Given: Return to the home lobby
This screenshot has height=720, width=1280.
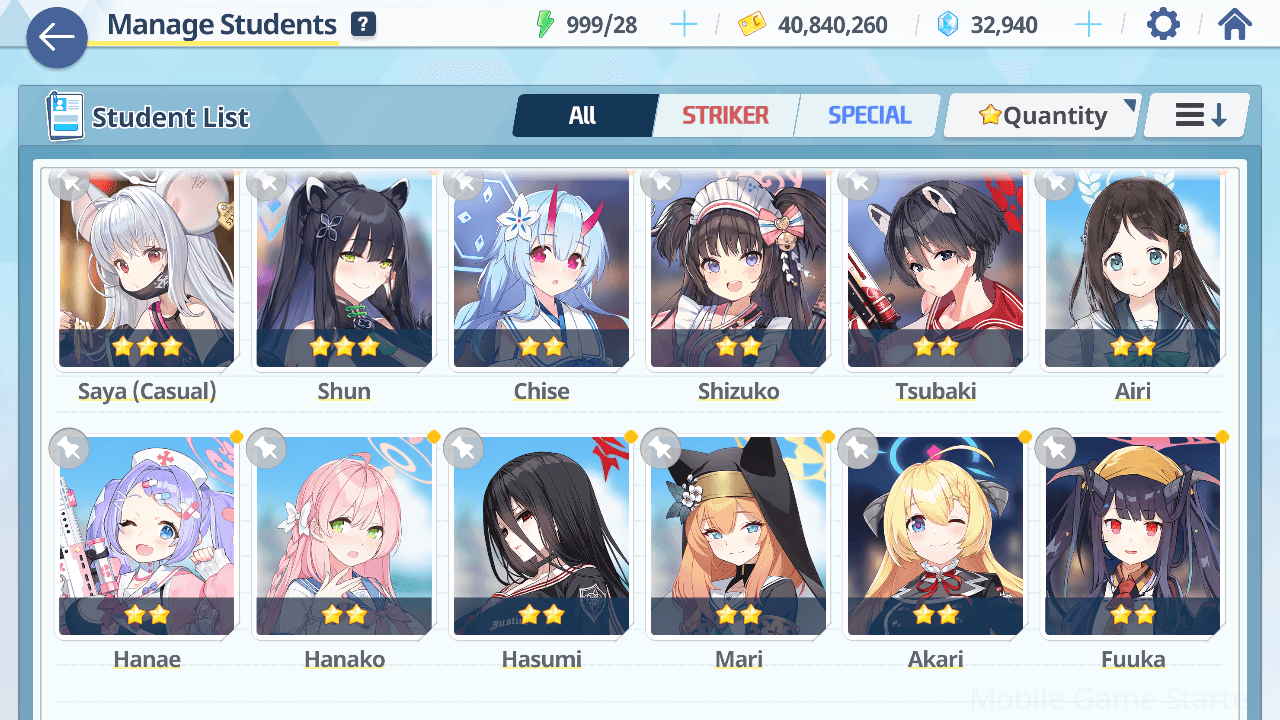Looking at the screenshot, I should tap(1235, 25).
